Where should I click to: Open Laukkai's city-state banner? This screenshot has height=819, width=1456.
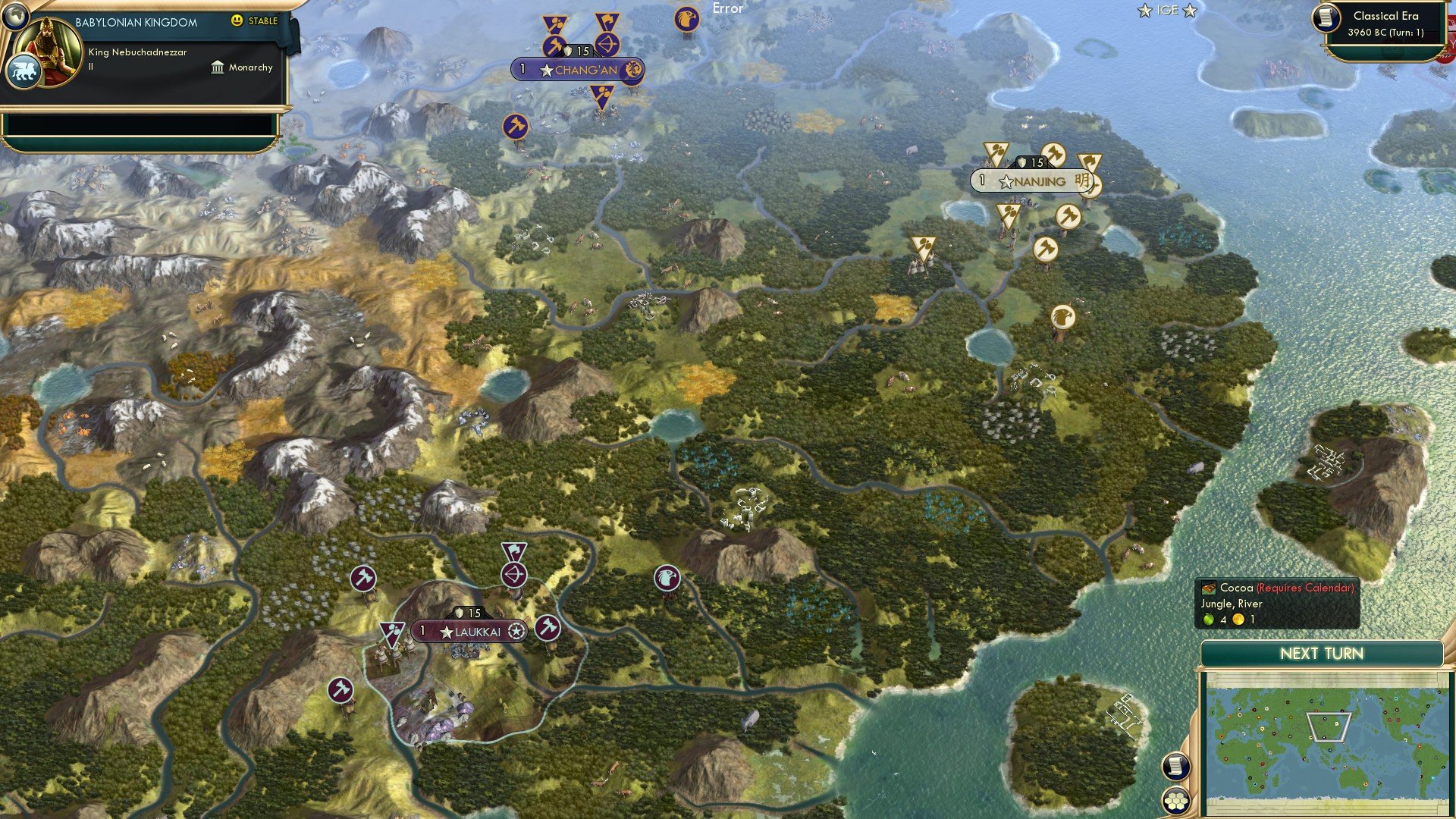pos(469,632)
